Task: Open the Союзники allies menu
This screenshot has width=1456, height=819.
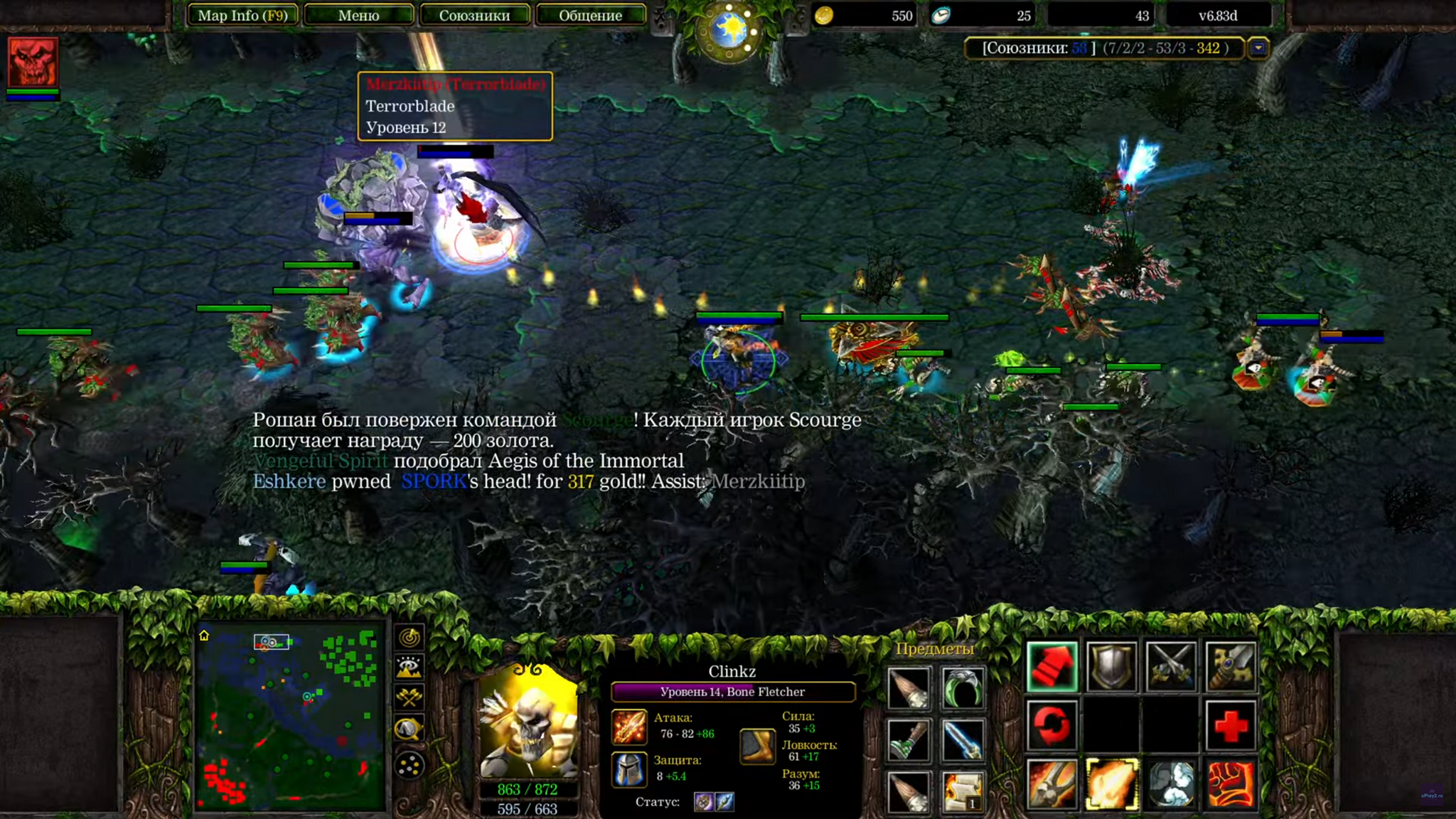Action: tap(474, 16)
